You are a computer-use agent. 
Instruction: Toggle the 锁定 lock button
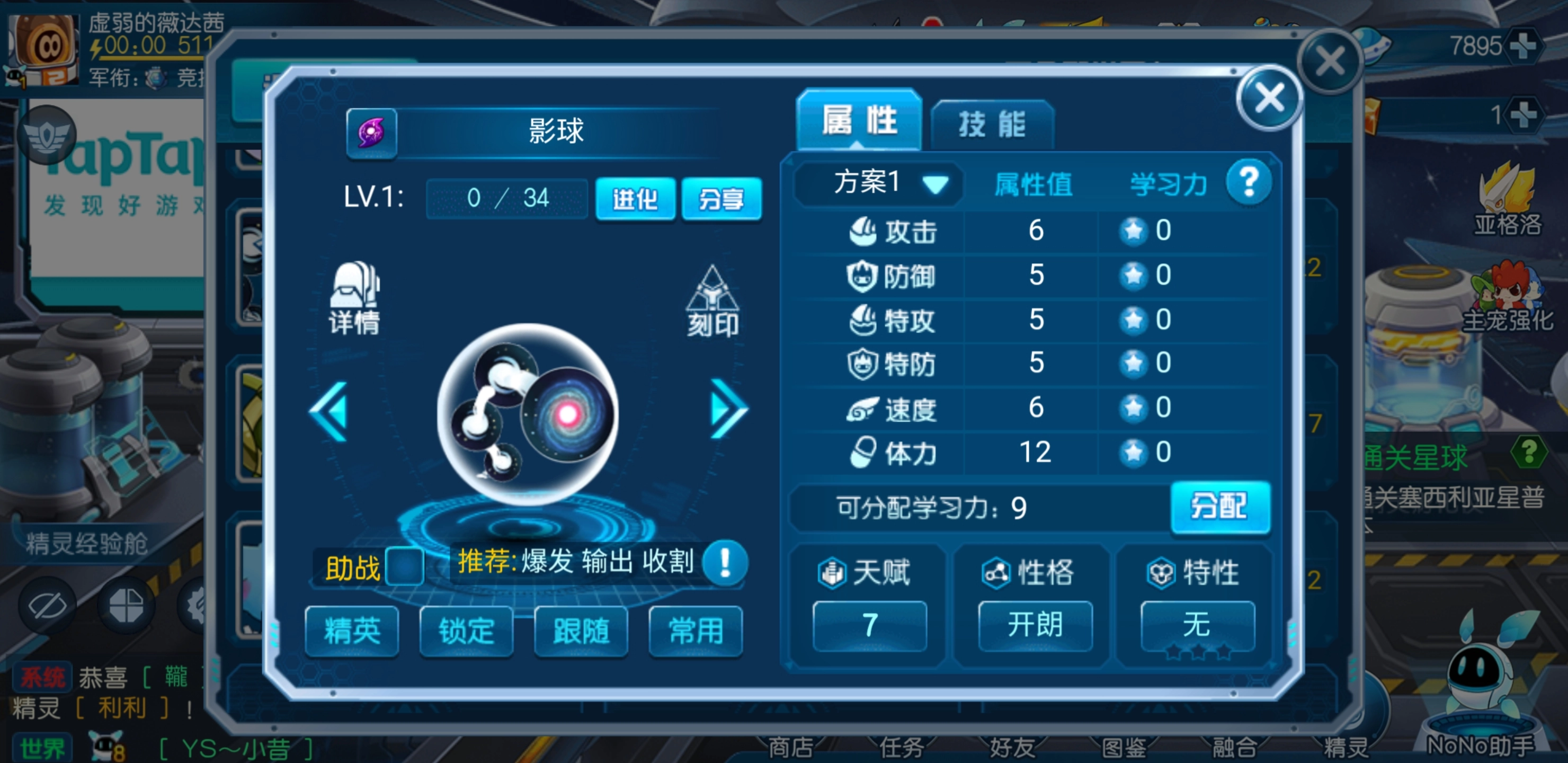466,633
